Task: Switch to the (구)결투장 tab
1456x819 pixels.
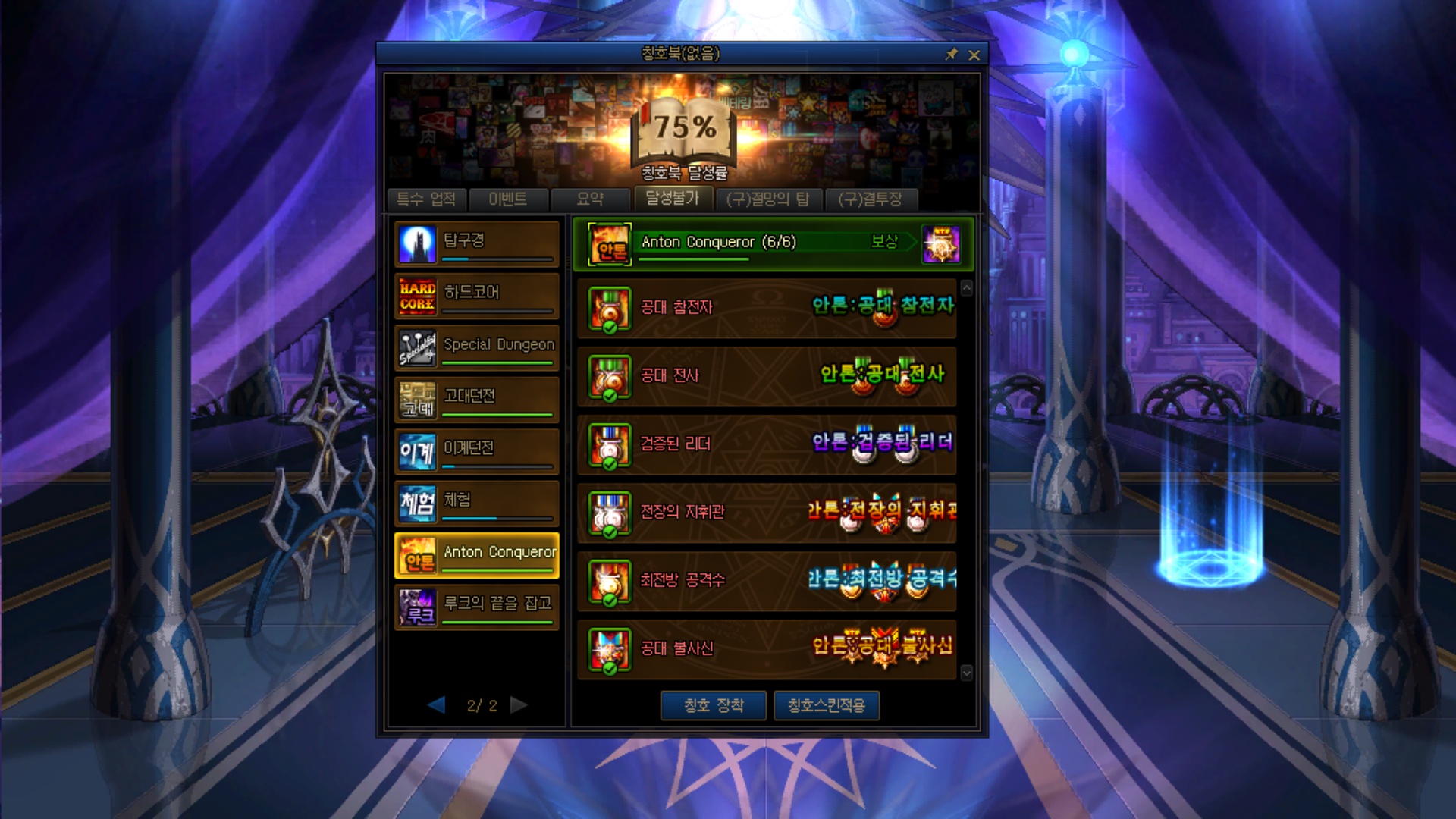Action: pos(871,199)
